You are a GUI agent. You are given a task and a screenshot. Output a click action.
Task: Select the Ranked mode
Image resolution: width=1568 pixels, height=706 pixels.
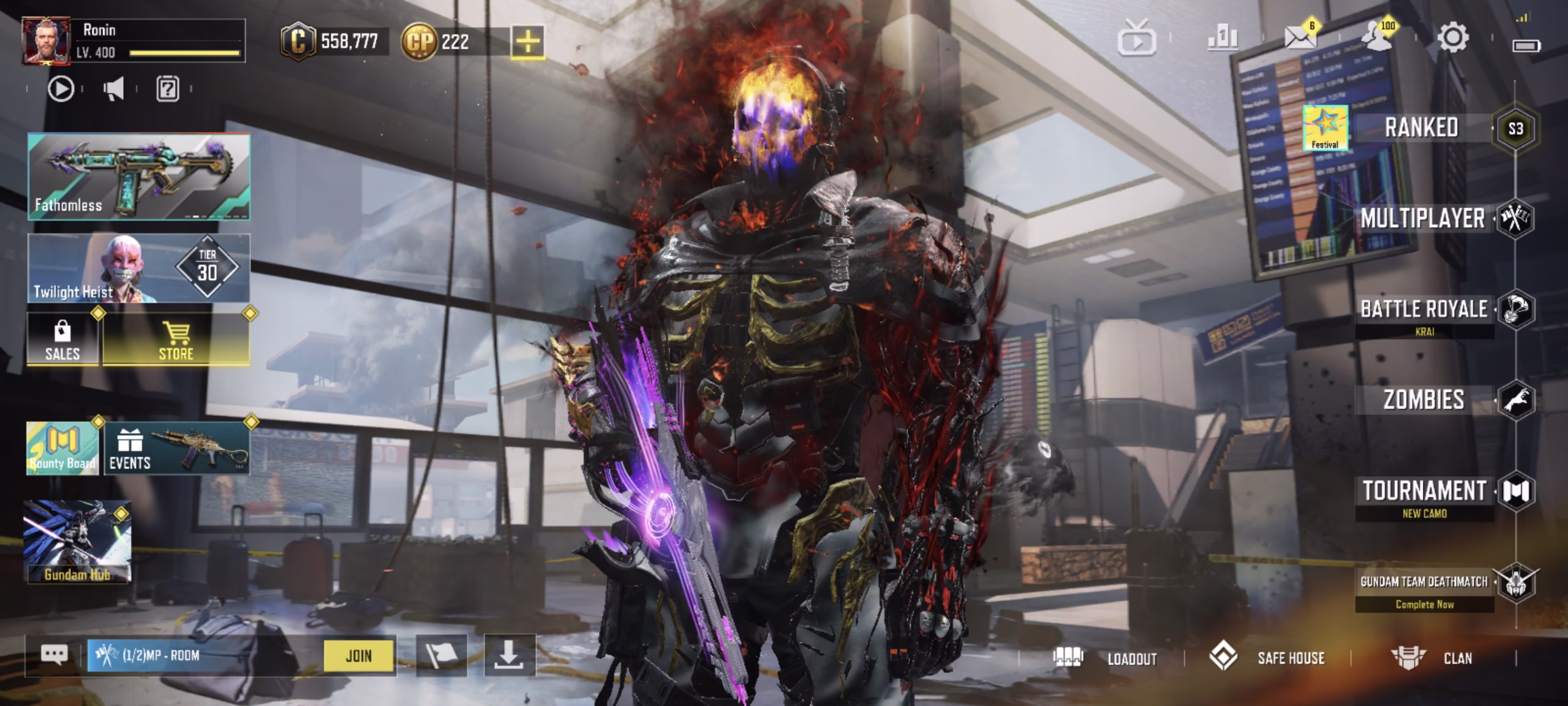pos(1422,128)
